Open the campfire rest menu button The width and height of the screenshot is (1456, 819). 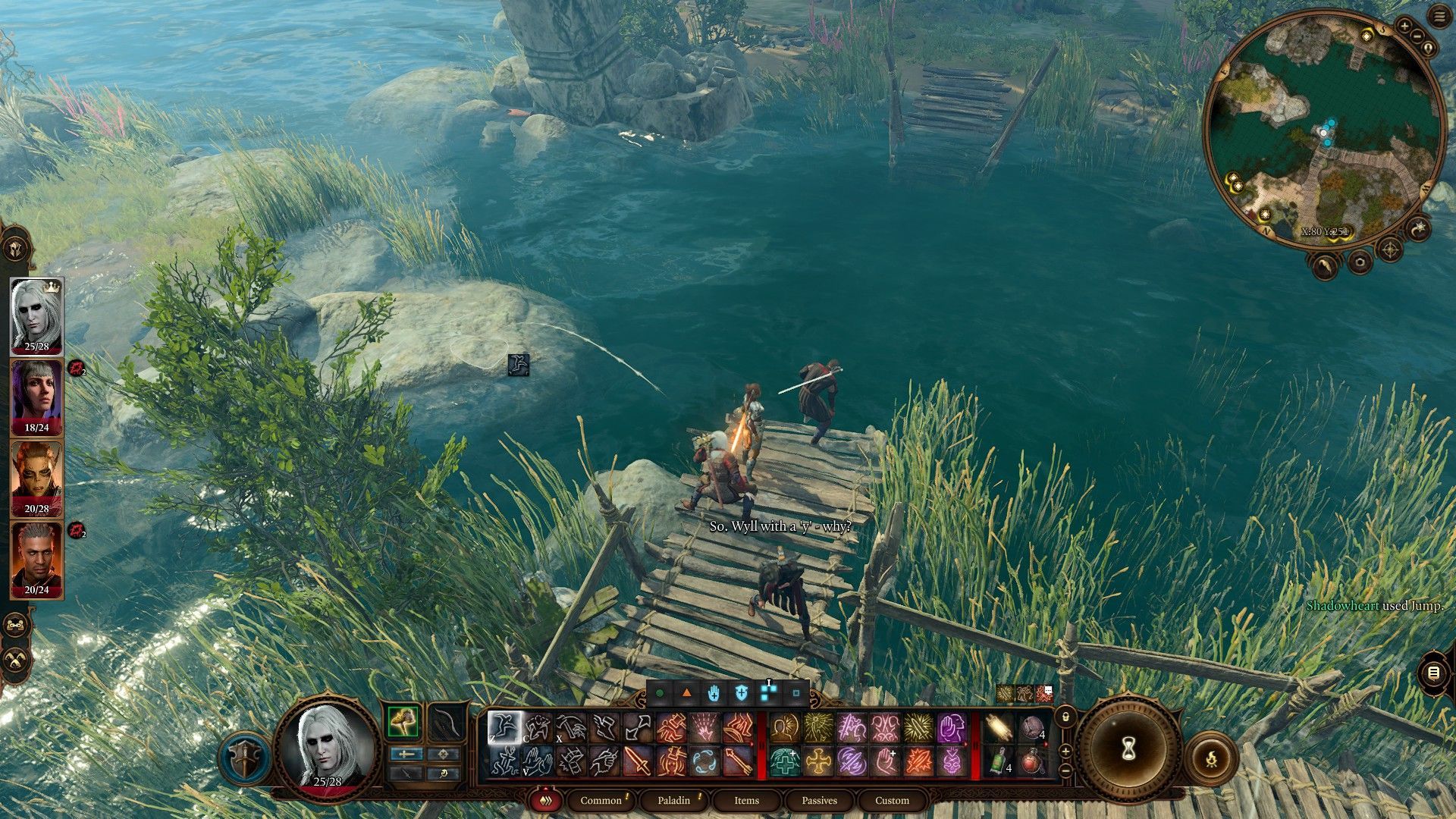click(x=1211, y=757)
